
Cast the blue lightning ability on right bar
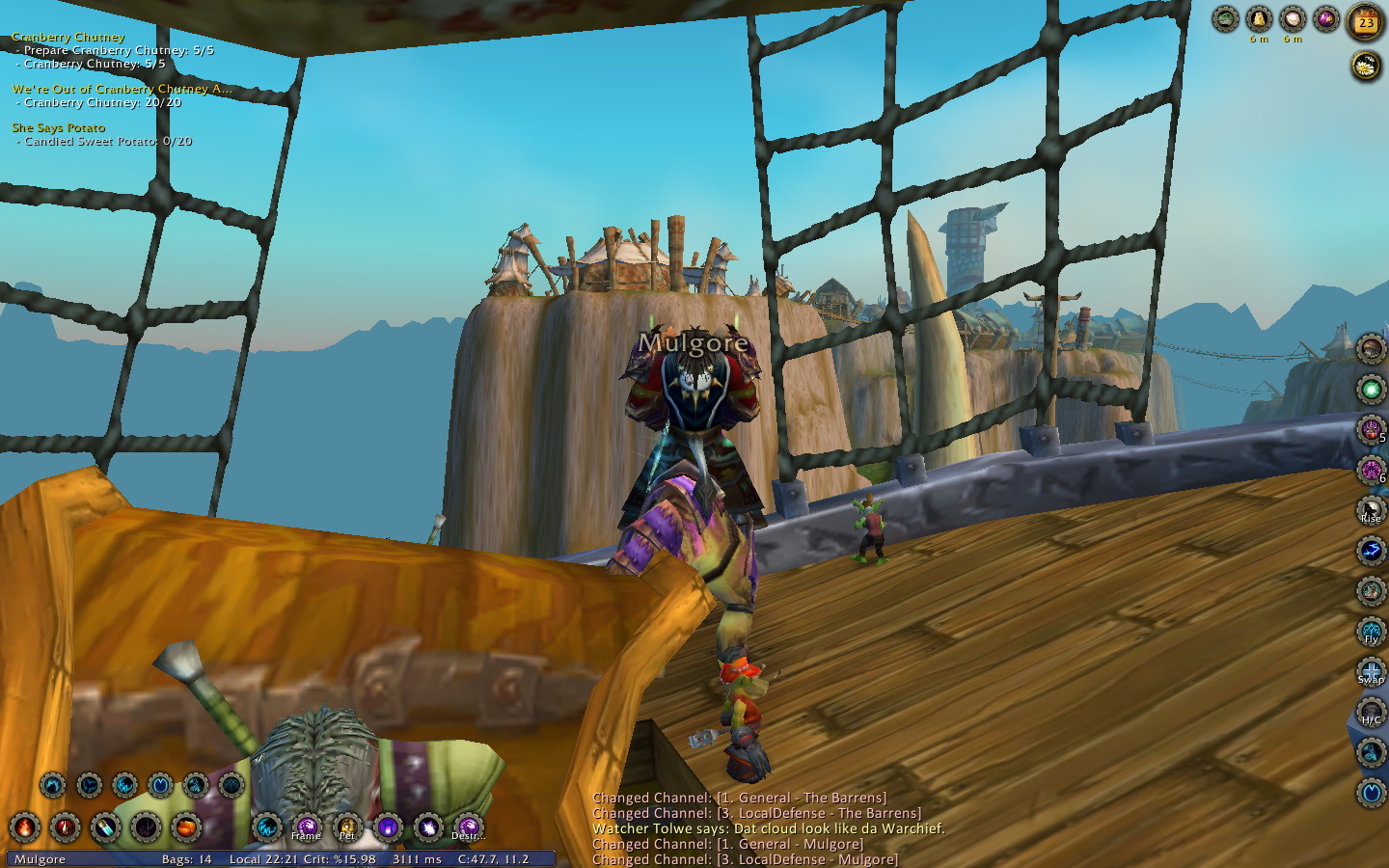pyautogui.click(x=1371, y=551)
